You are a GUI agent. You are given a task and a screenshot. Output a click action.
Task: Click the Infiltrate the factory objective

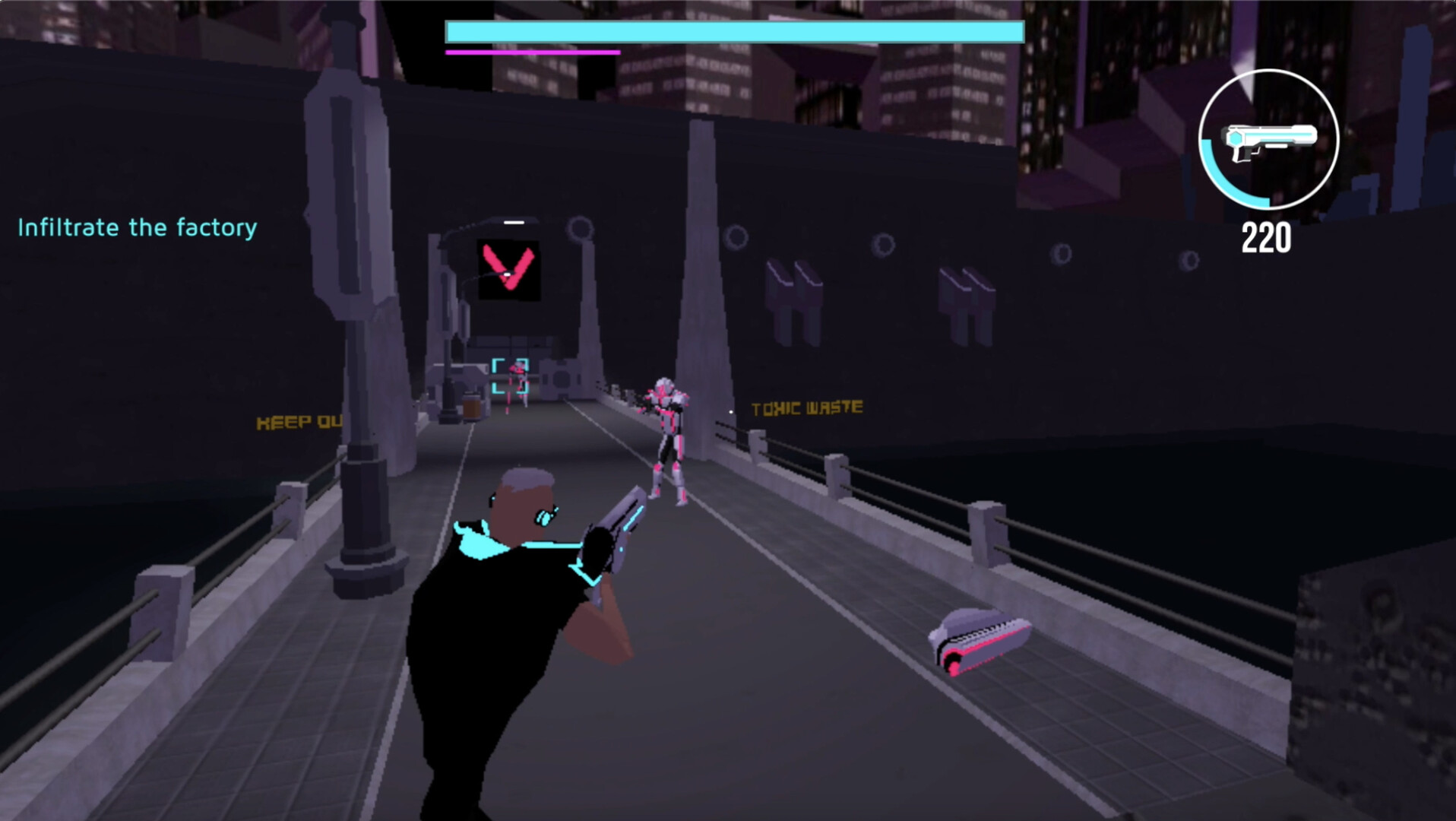point(137,227)
